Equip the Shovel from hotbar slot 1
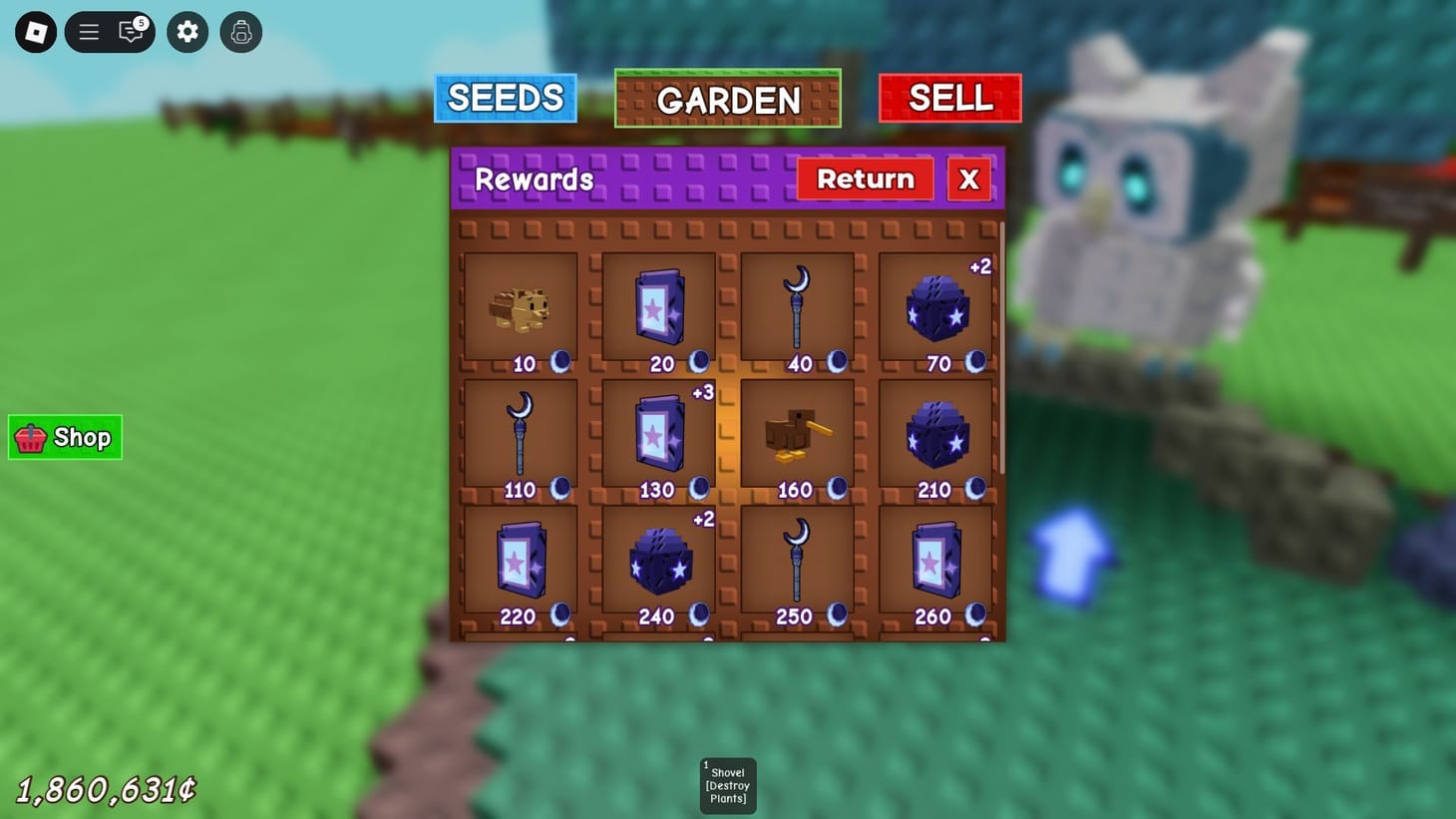Image resolution: width=1456 pixels, height=819 pixels. coord(727,785)
